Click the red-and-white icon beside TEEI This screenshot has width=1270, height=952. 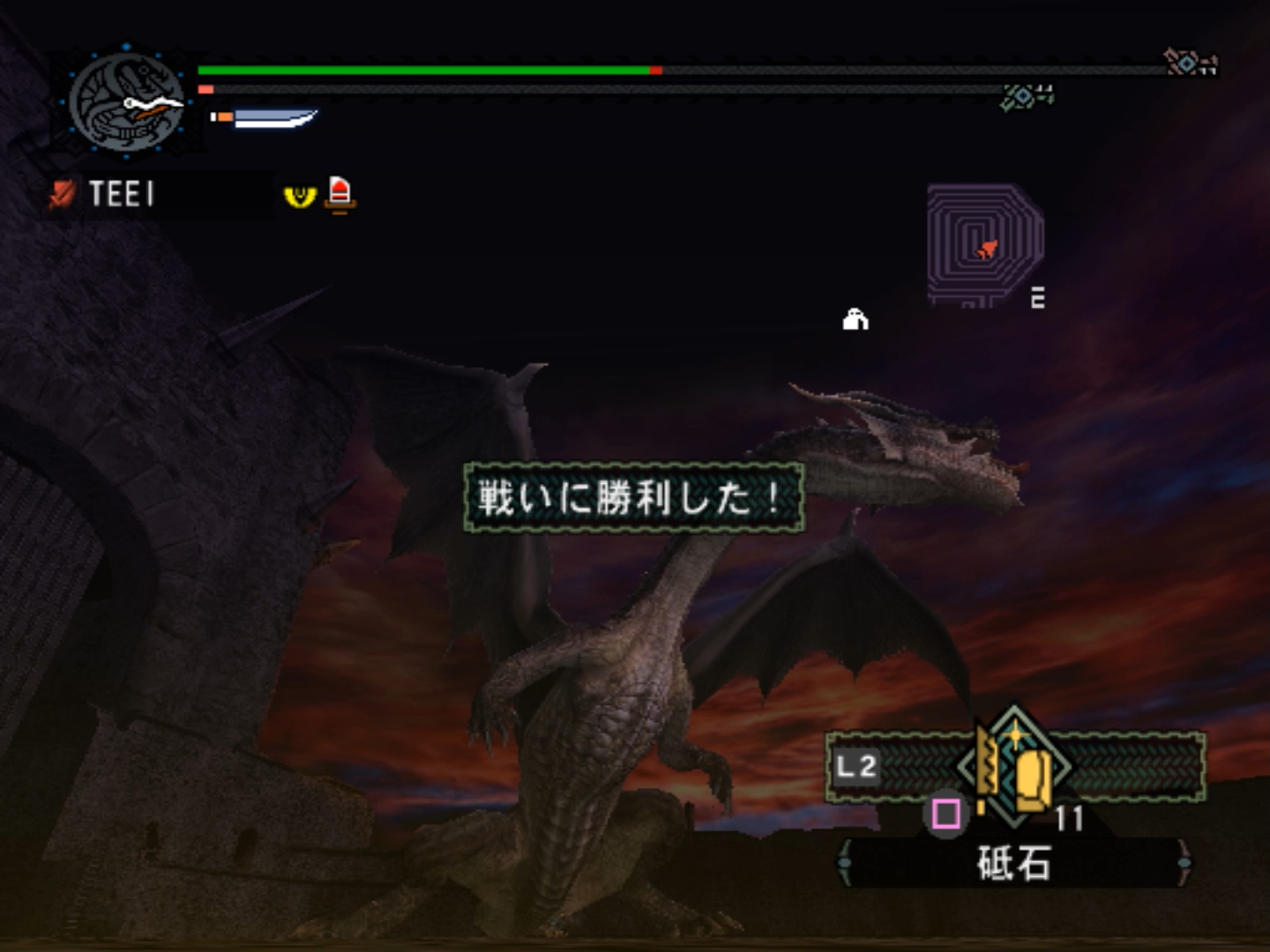pos(340,194)
